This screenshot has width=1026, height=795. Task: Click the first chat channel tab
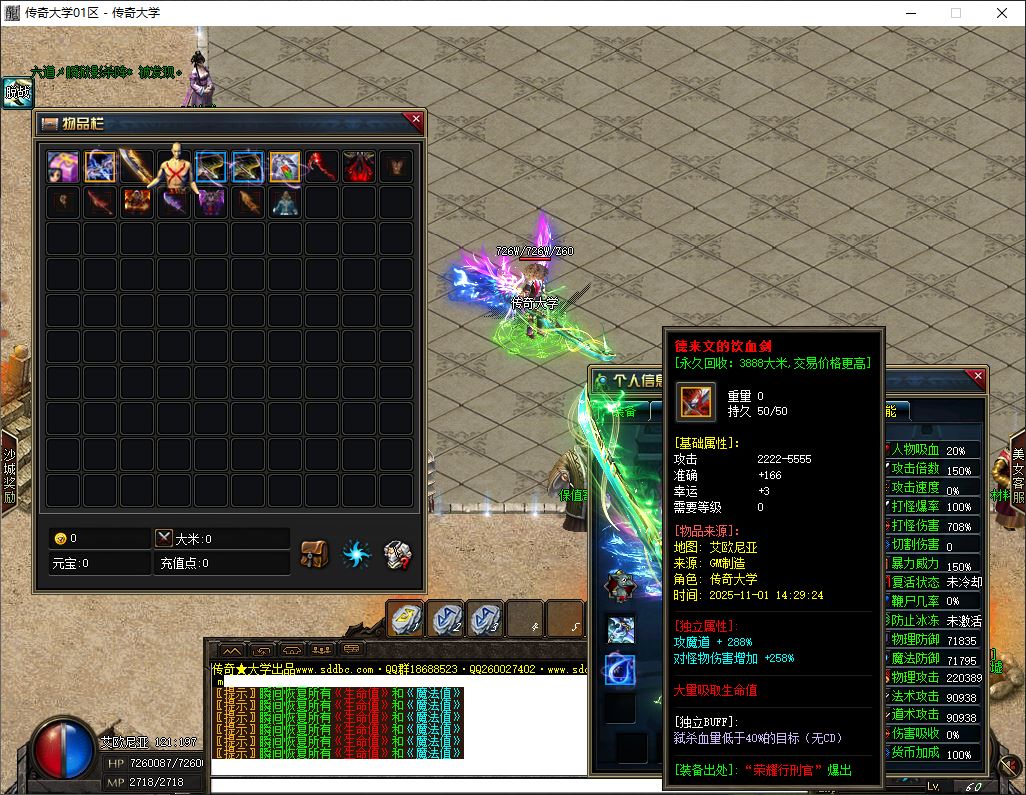[x=230, y=650]
